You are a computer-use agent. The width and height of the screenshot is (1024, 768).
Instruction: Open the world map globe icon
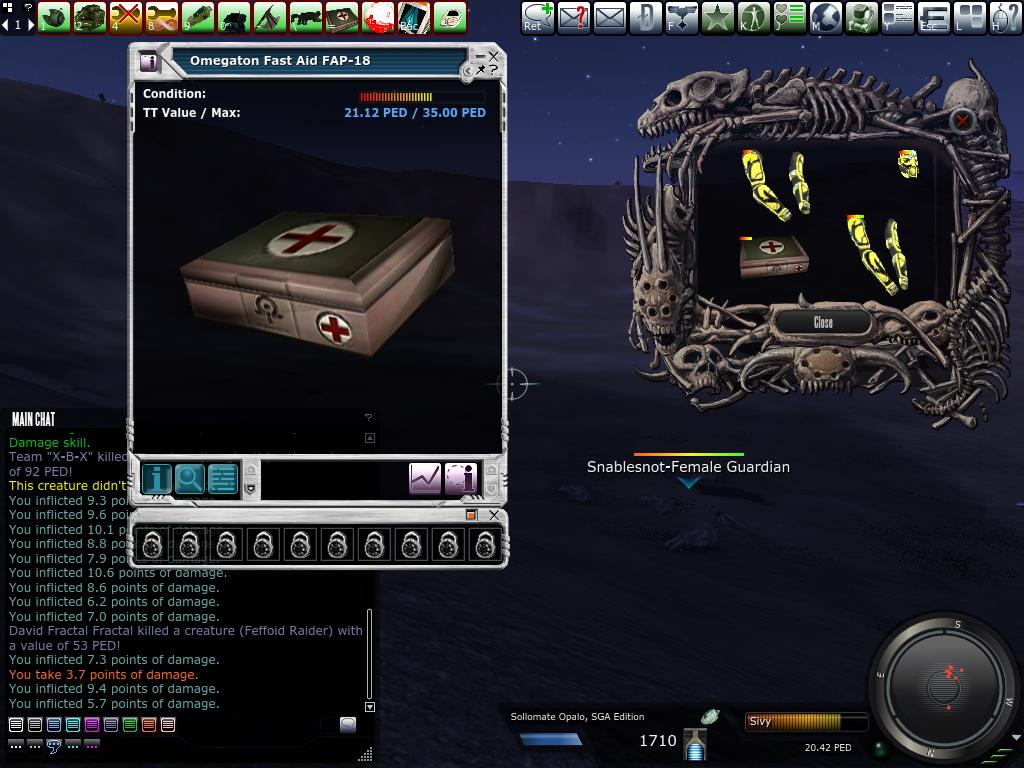(825, 16)
